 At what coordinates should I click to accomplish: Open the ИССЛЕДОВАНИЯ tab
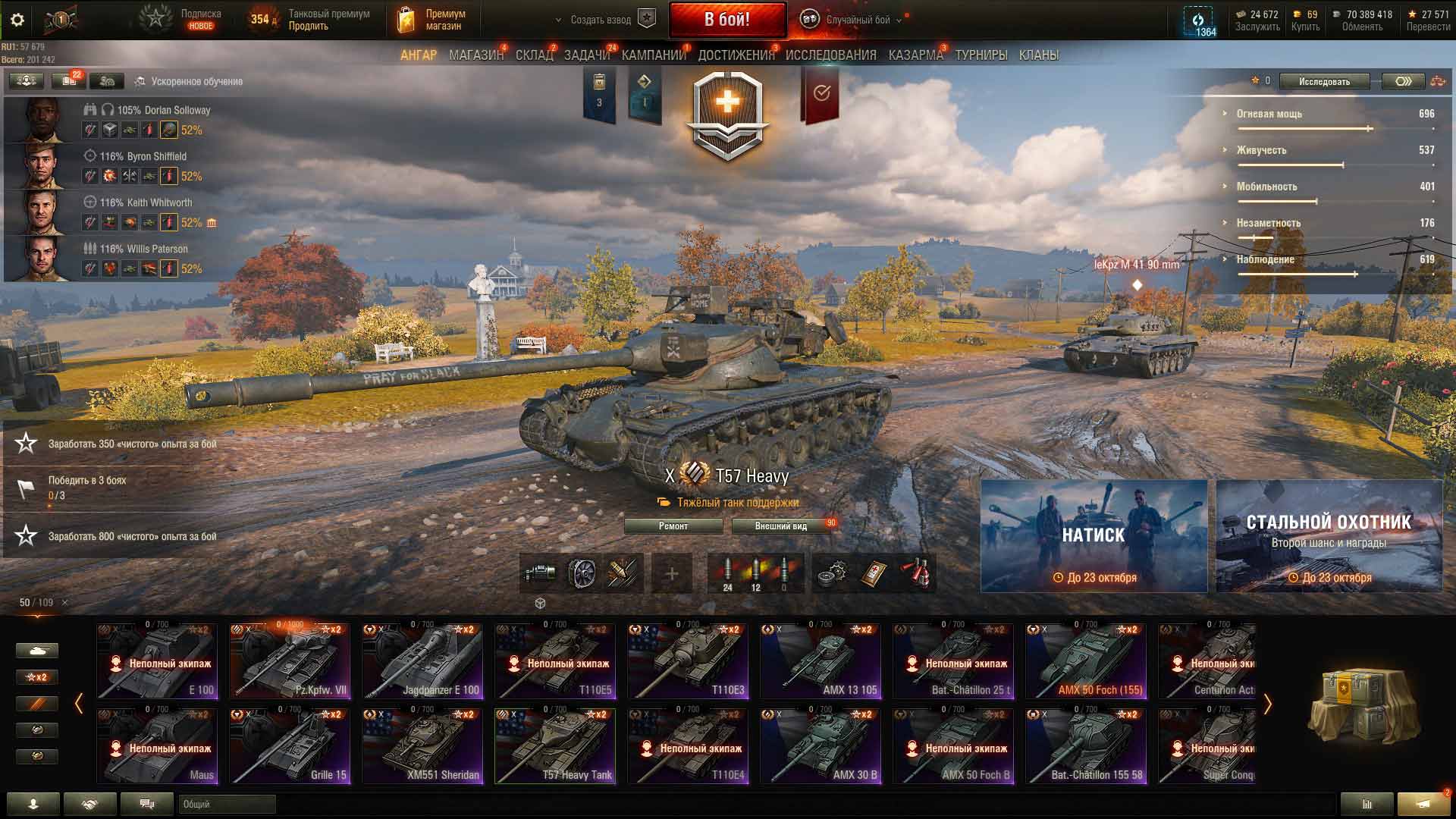coord(830,55)
